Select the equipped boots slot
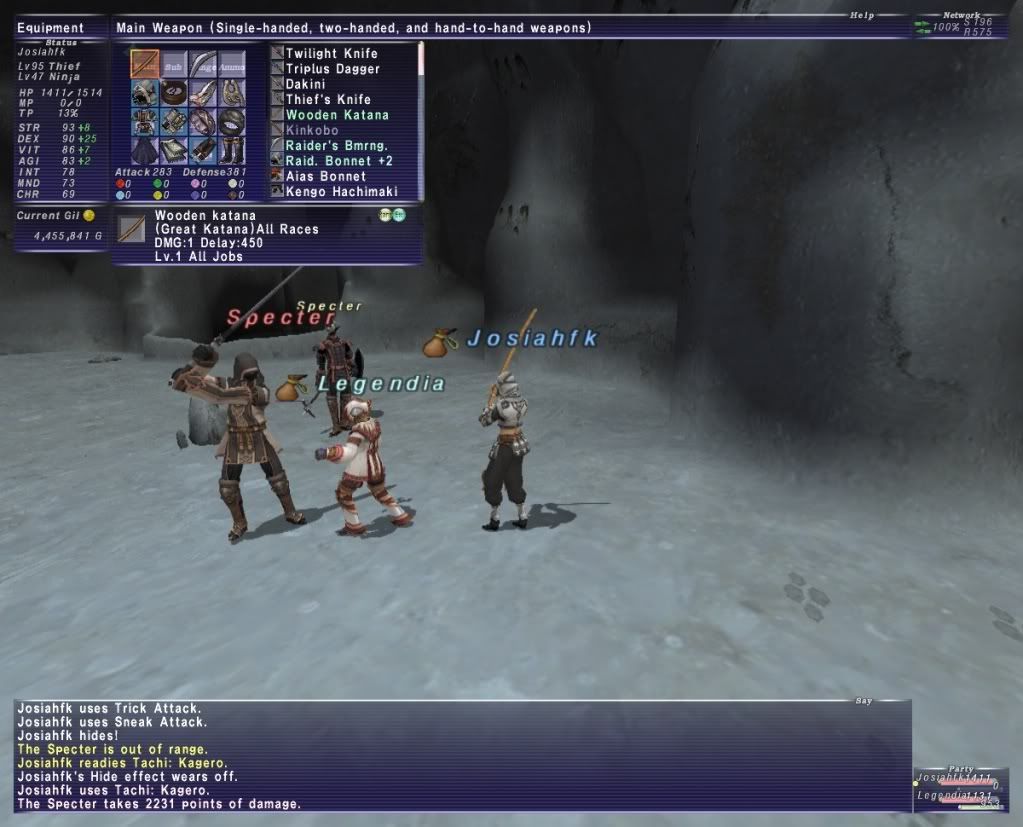1023x827 pixels. click(232, 150)
